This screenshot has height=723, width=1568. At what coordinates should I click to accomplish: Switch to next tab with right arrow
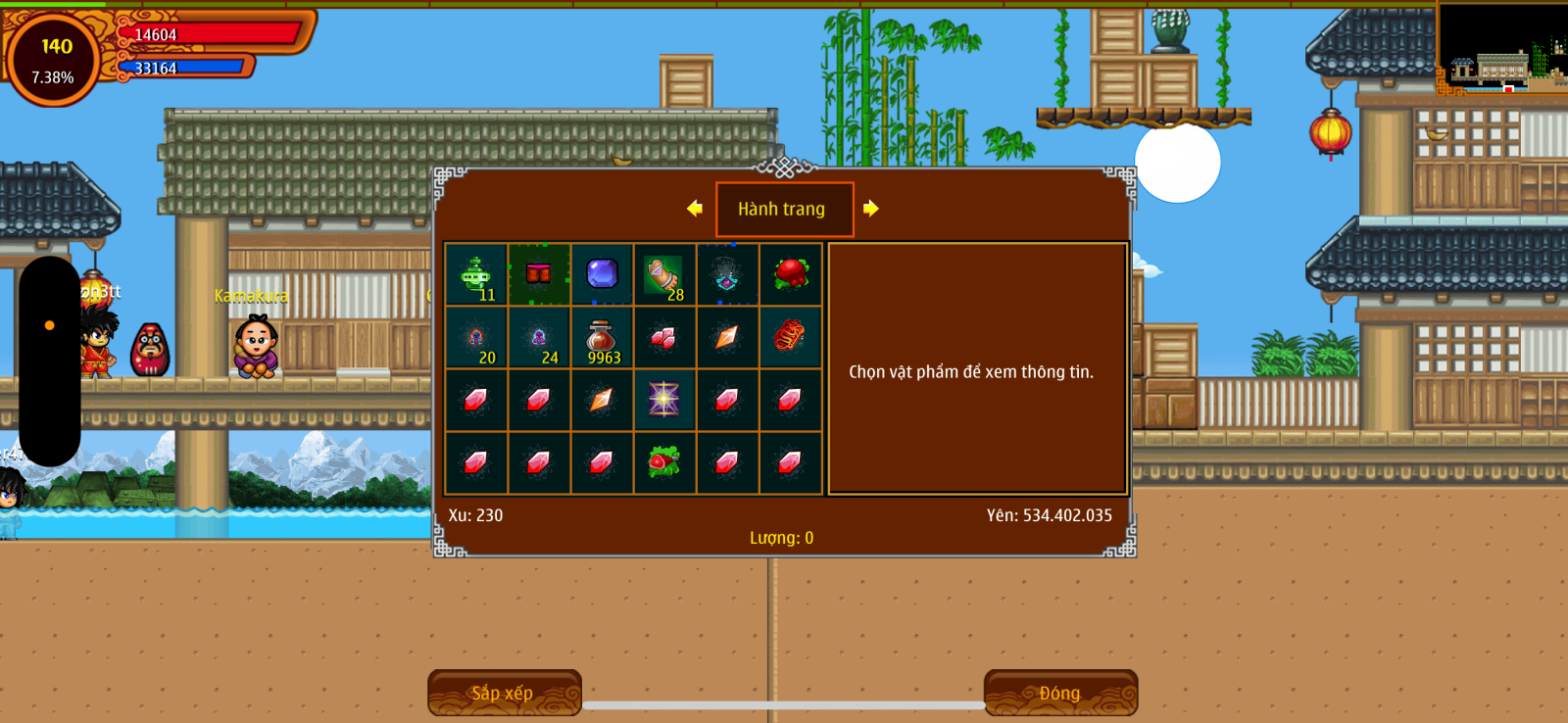click(871, 208)
